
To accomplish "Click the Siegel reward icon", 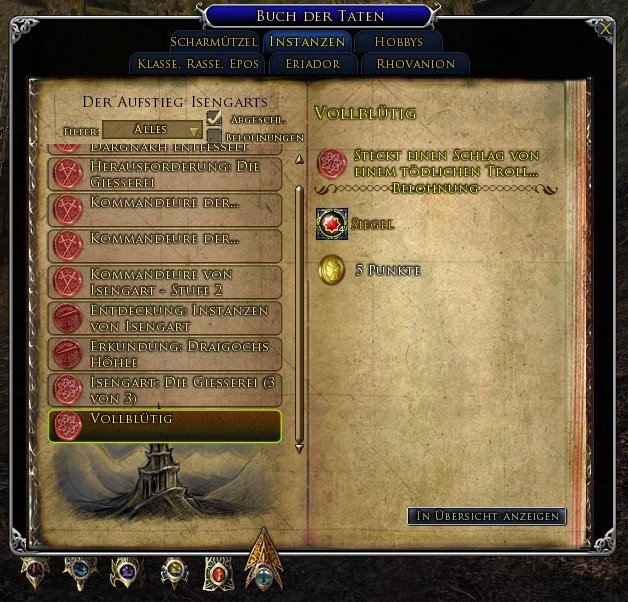I will pos(332,224).
